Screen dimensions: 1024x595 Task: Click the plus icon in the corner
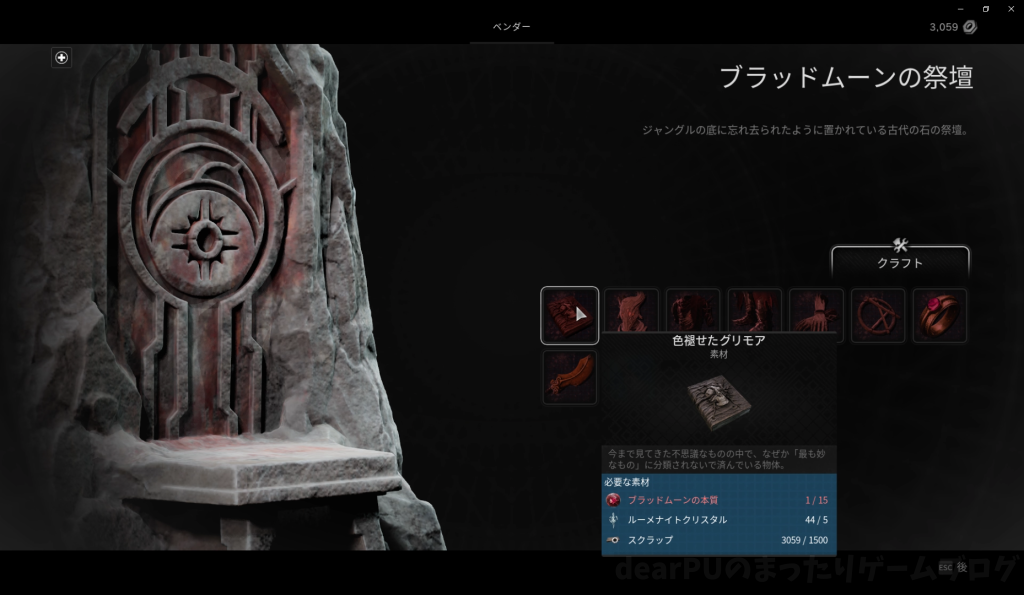pos(61,58)
